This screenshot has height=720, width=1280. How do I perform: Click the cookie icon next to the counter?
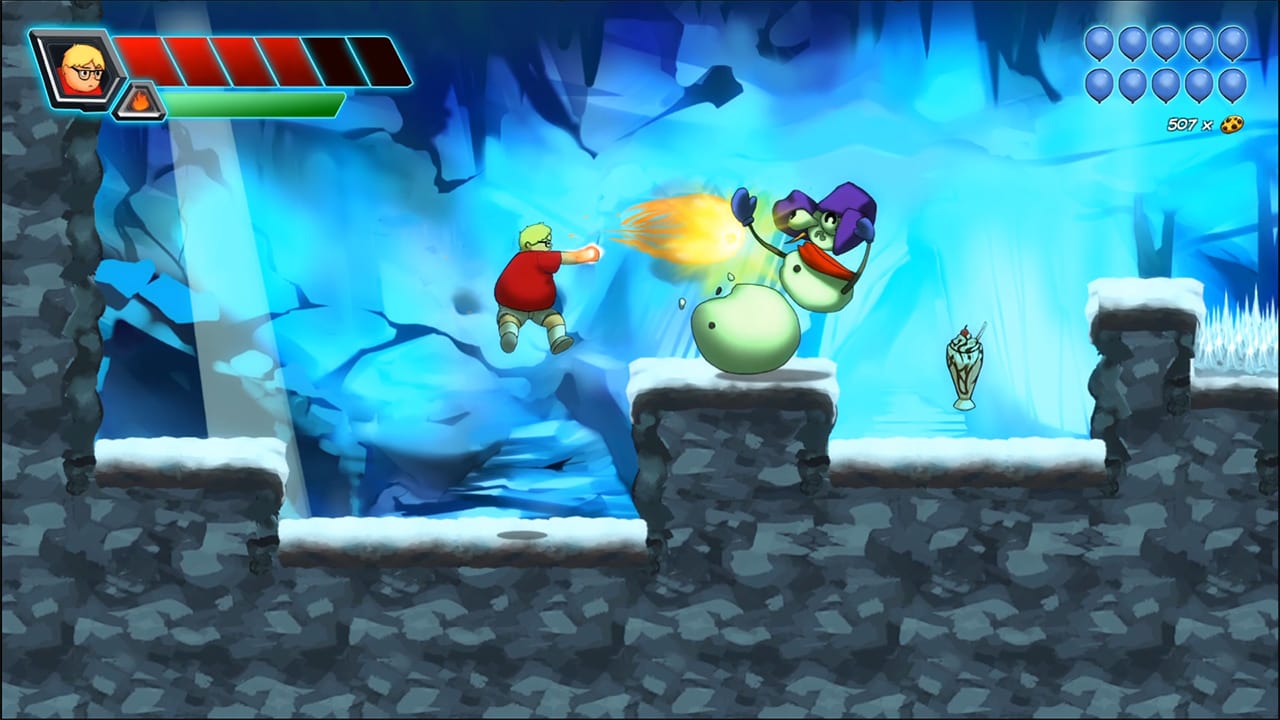(1233, 122)
